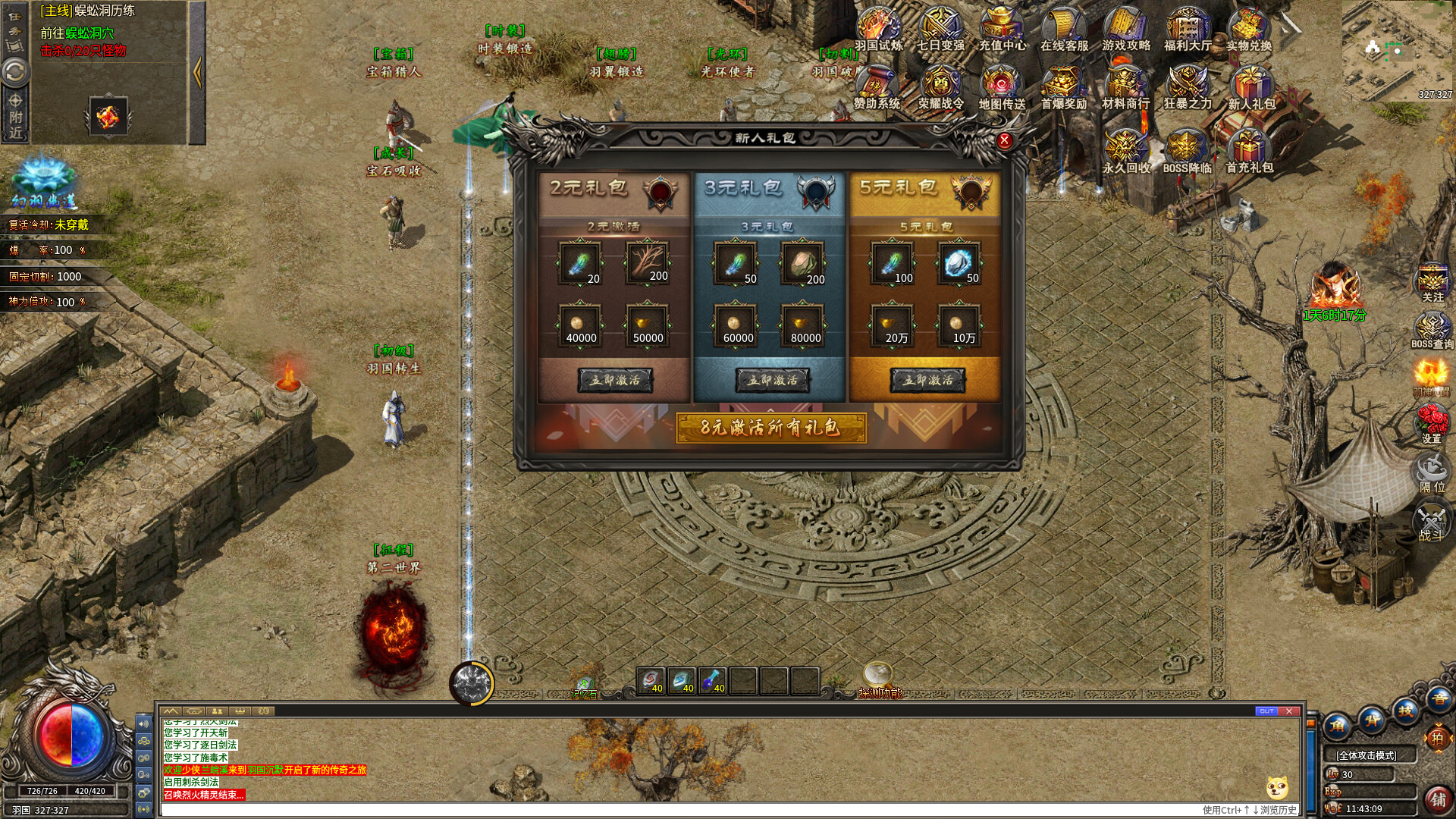The image size is (1456, 819).
Task: Open 永久回收 permanent recycle
Action: point(1126,150)
